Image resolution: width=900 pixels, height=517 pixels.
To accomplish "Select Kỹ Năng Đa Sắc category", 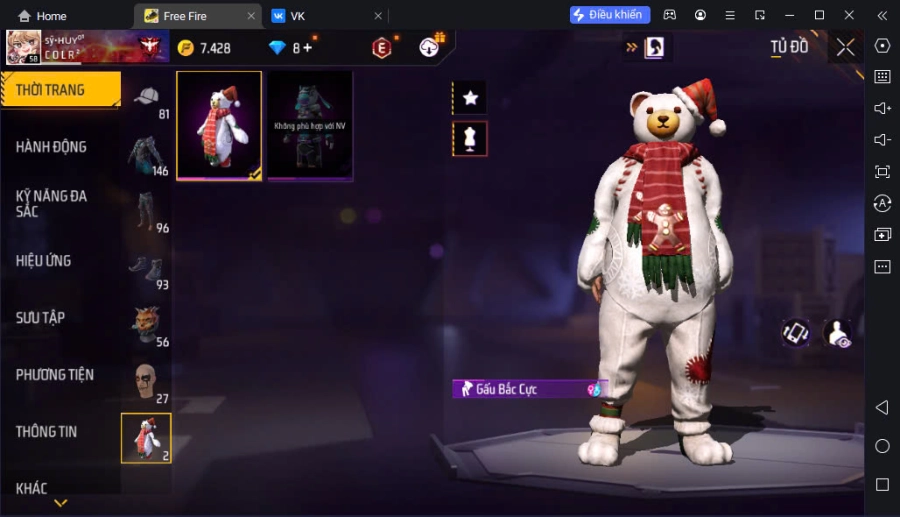I will point(51,204).
